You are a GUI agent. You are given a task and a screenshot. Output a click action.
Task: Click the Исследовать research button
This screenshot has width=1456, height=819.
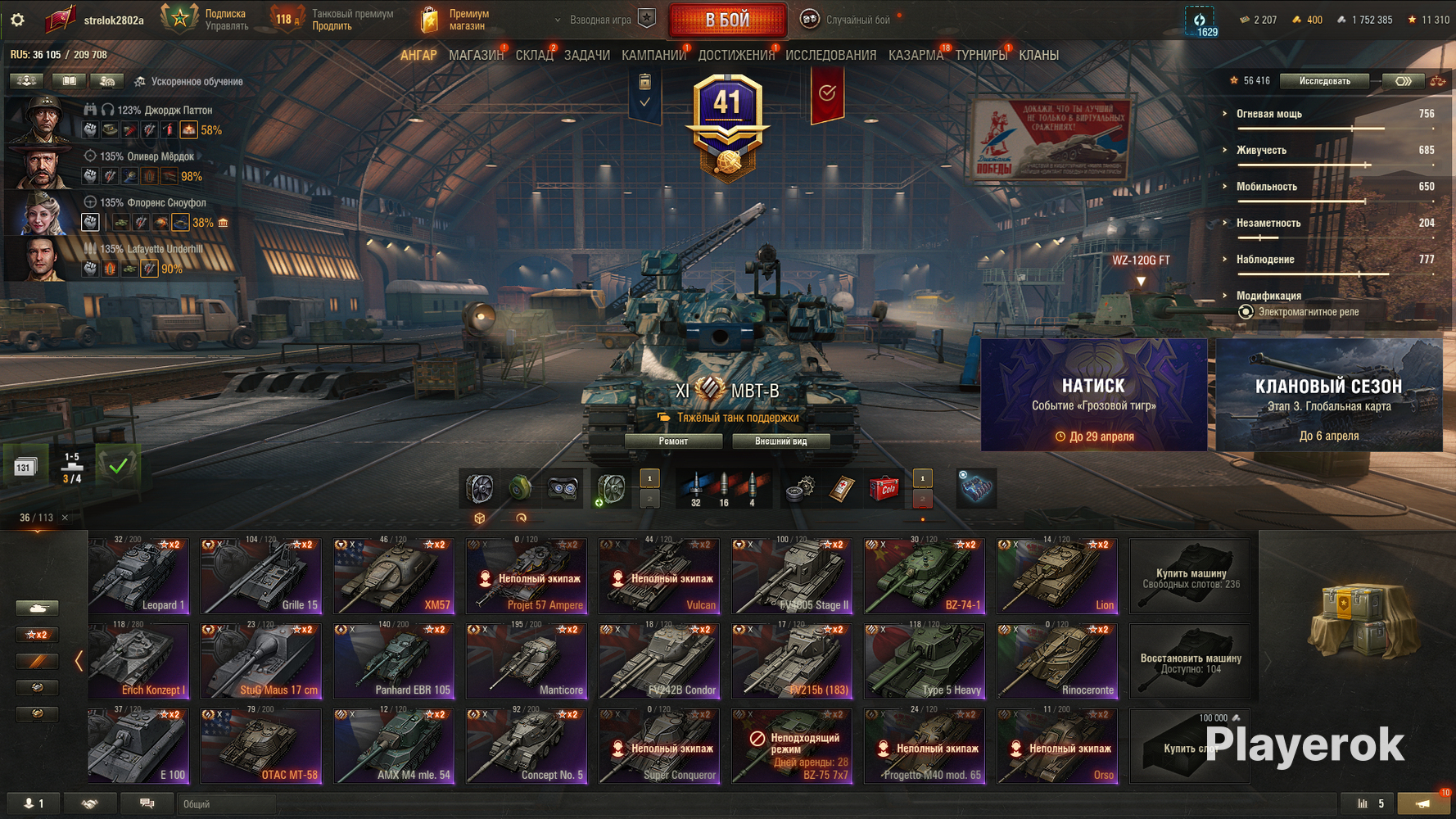[x=1324, y=81]
